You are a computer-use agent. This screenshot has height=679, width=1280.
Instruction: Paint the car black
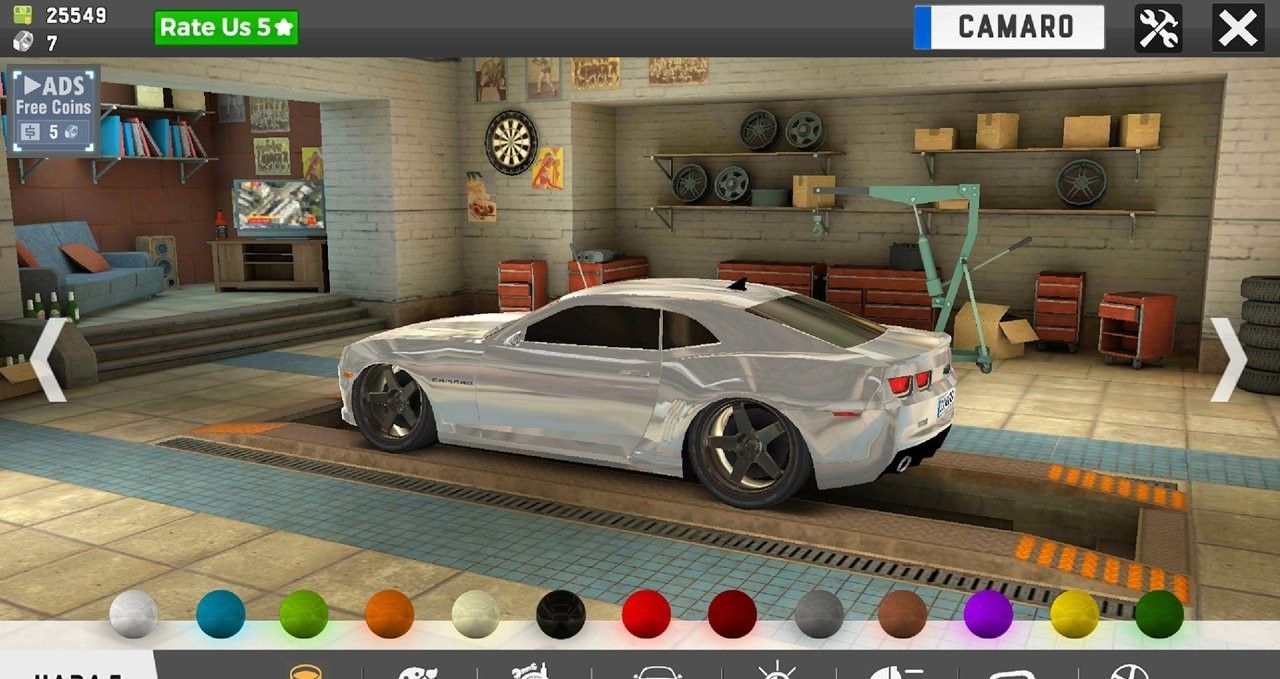point(560,614)
